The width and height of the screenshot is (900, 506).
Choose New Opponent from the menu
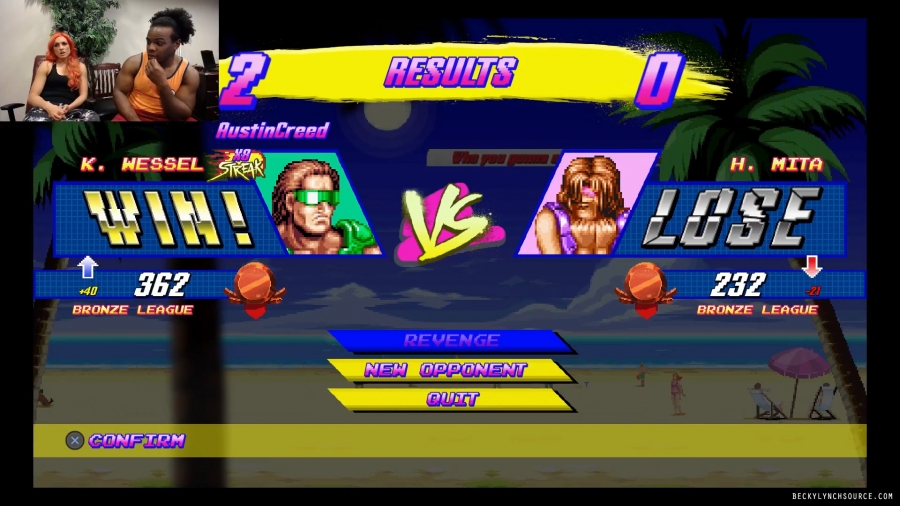(445, 370)
